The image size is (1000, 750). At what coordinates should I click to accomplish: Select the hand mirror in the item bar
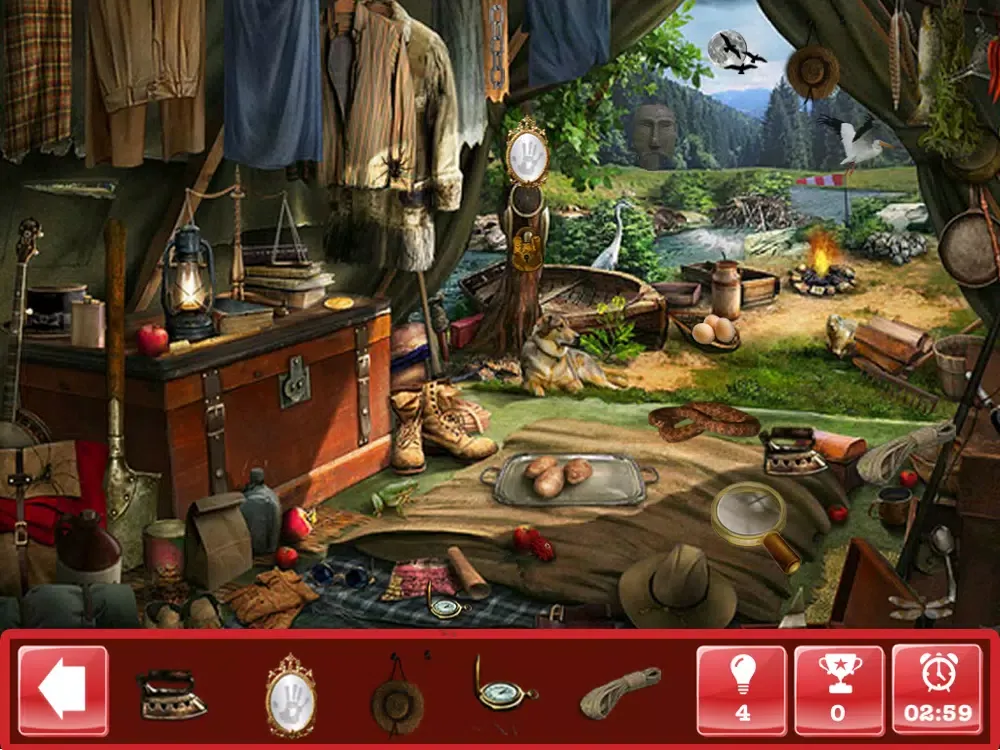coord(291,694)
